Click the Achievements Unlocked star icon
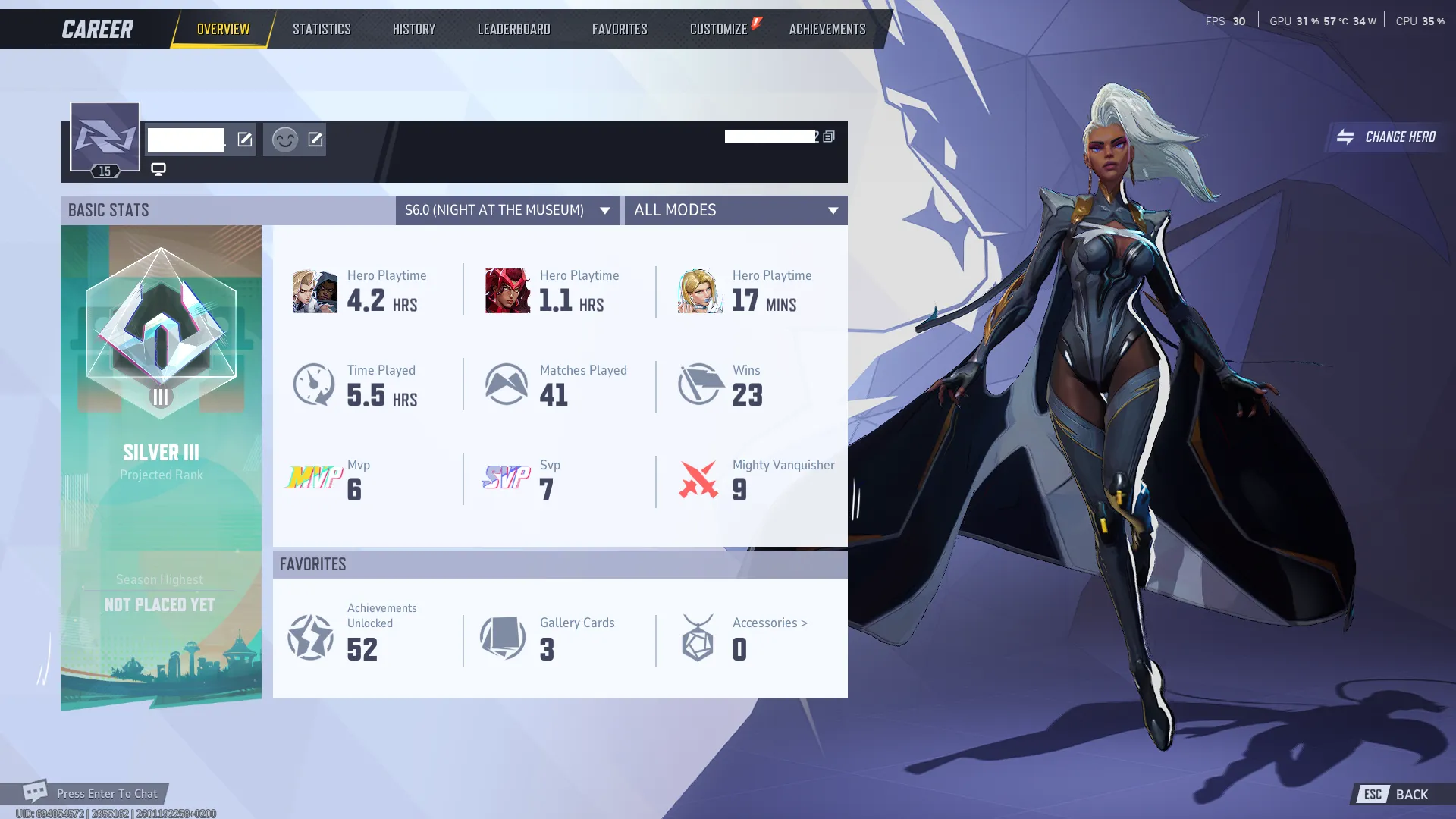The height and width of the screenshot is (819, 1456). click(310, 638)
